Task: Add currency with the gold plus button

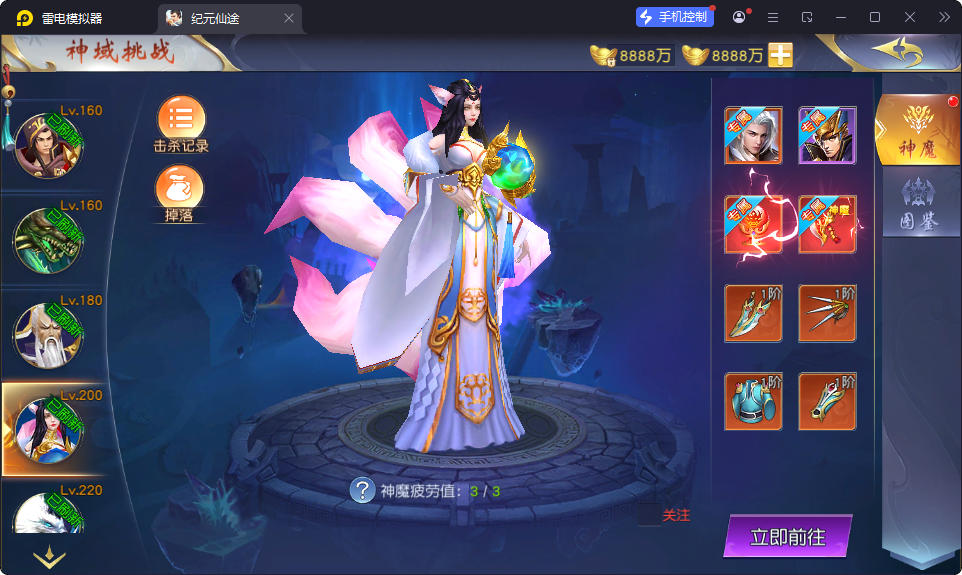Action: (x=781, y=55)
